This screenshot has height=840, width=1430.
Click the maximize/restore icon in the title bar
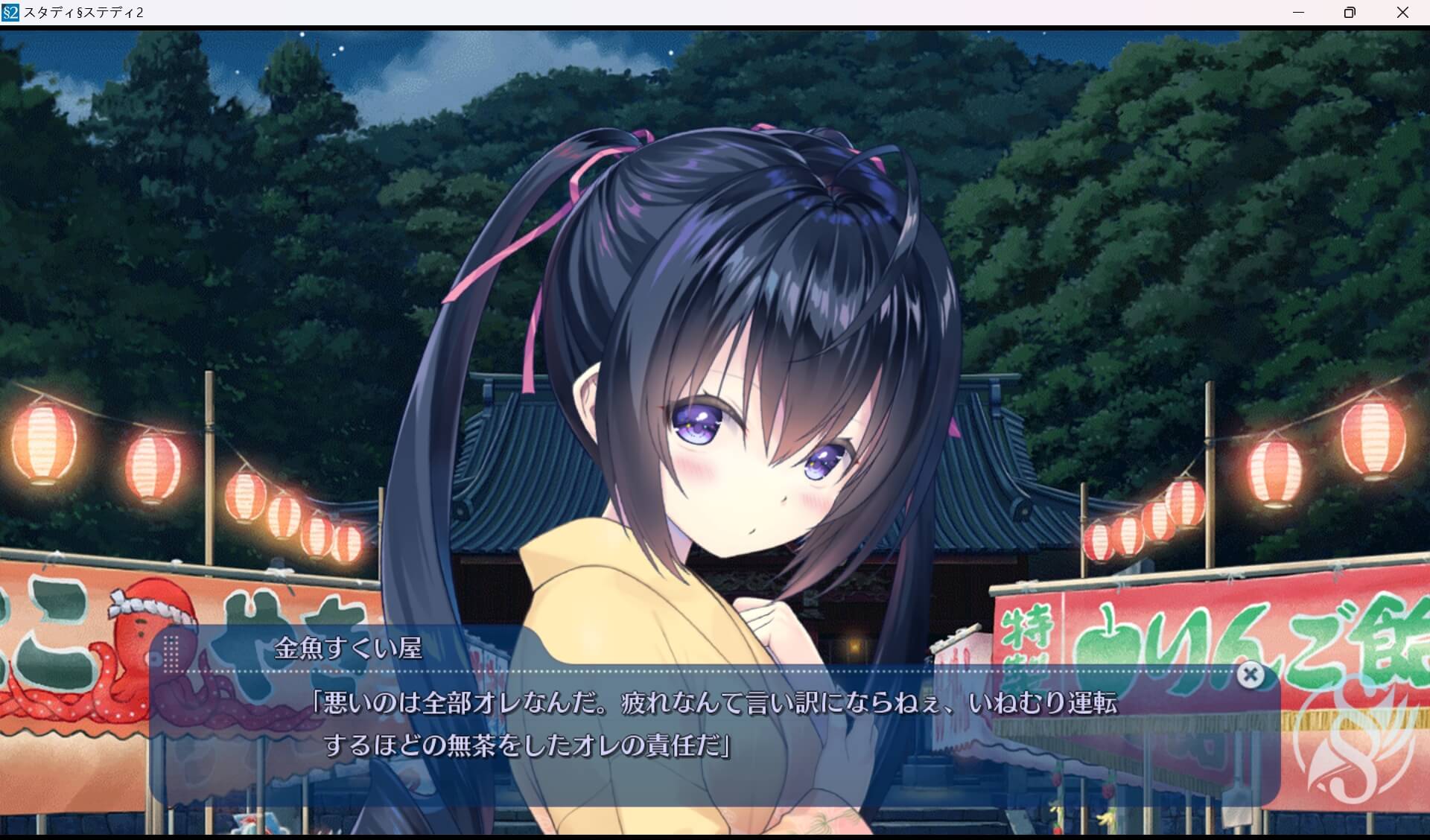tap(1350, 12)
